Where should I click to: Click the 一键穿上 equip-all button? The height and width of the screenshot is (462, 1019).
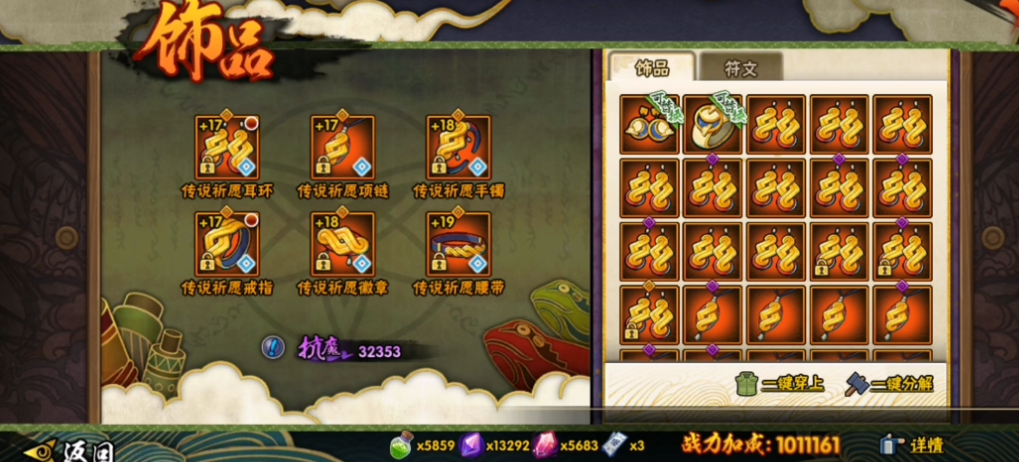point(780,383)
